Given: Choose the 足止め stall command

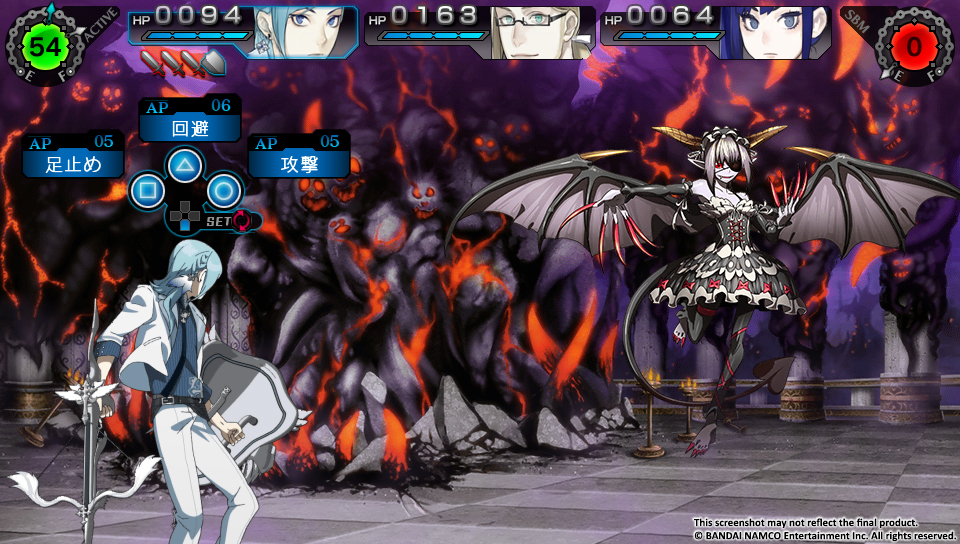Looking at the screenshot, I should [x=74, y=165].
